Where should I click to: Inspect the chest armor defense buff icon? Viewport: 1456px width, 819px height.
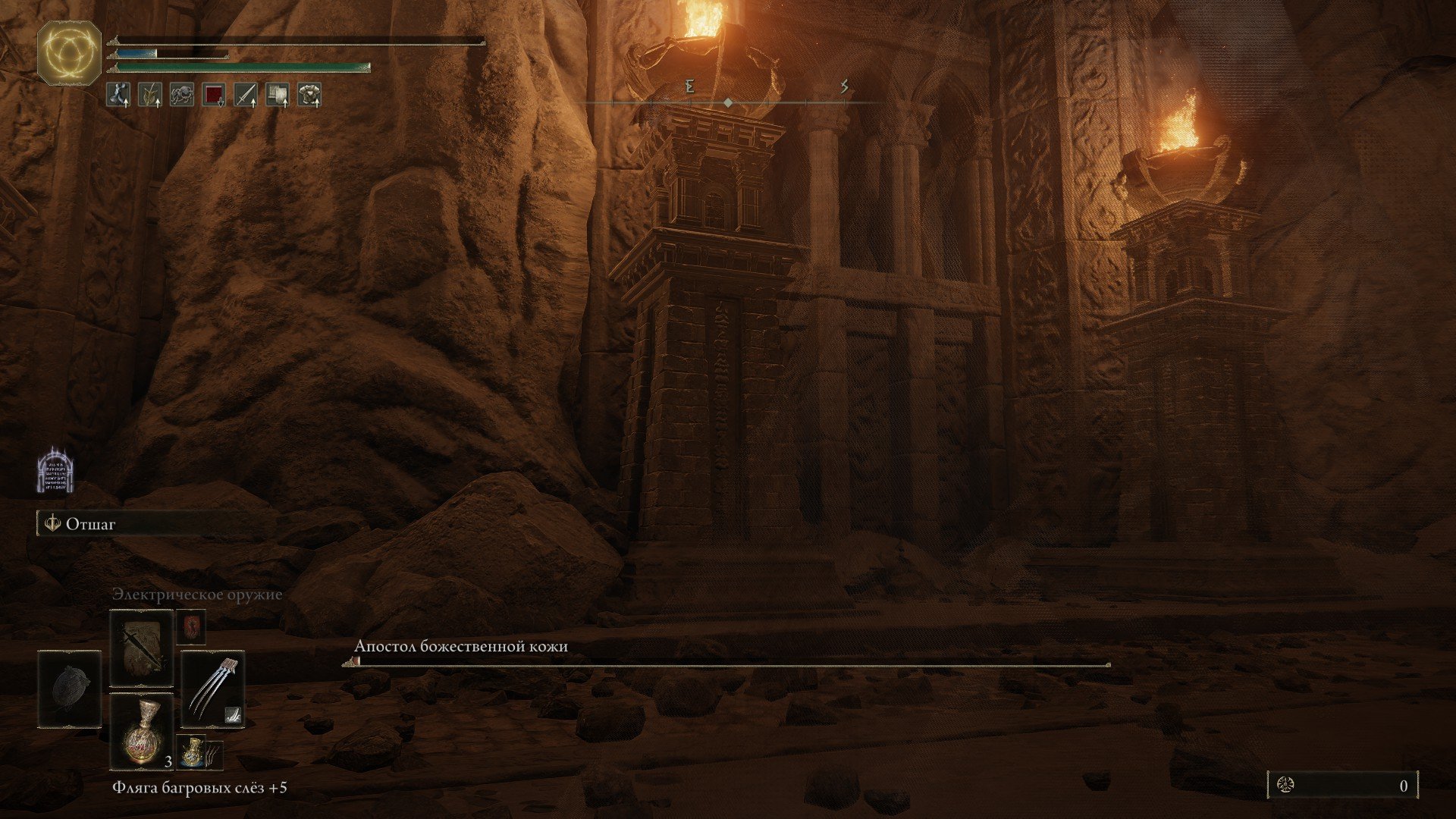309,94
